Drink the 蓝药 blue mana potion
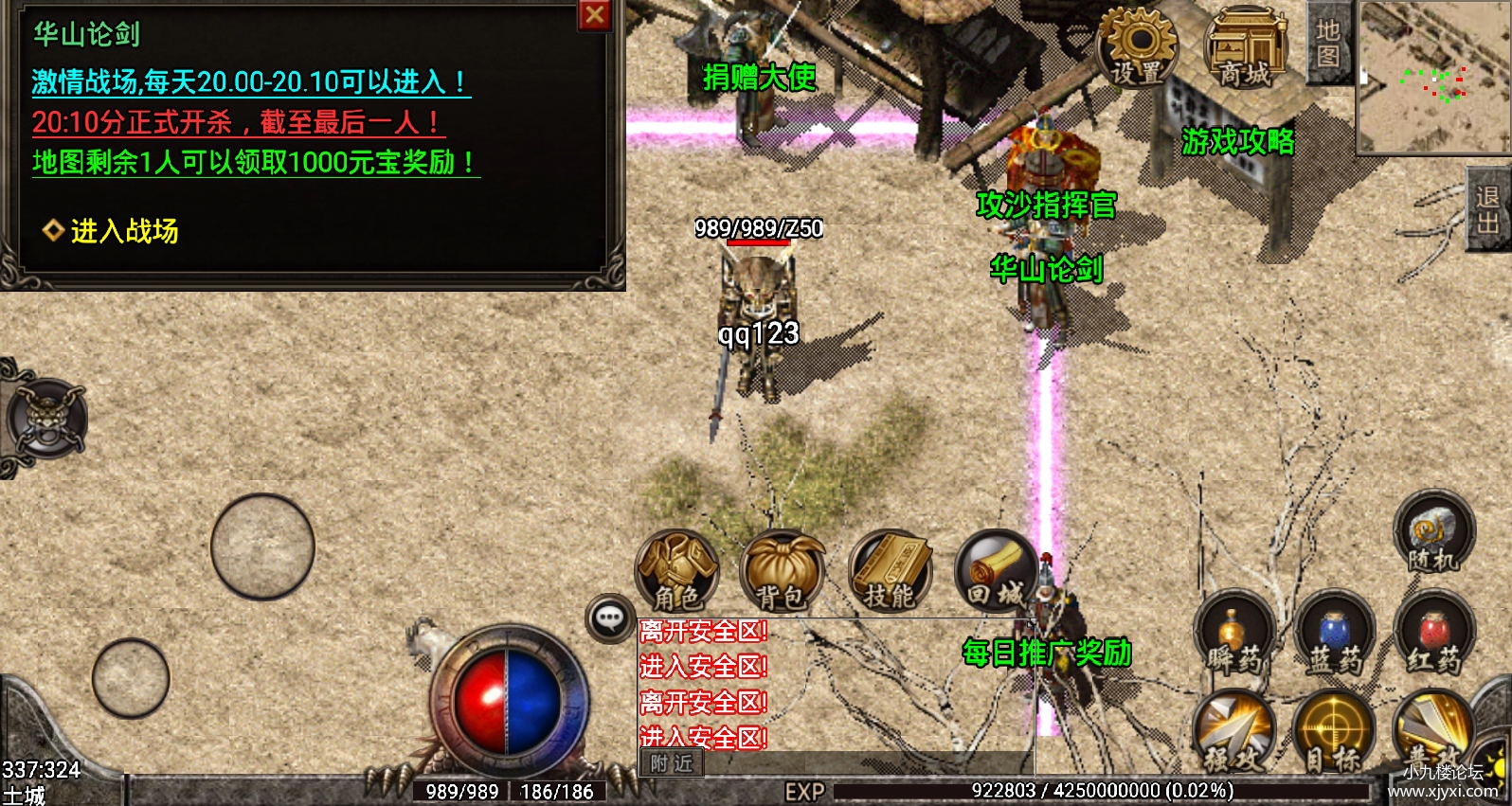This screenshot has width=1512, height=806. click(1334, 635)
